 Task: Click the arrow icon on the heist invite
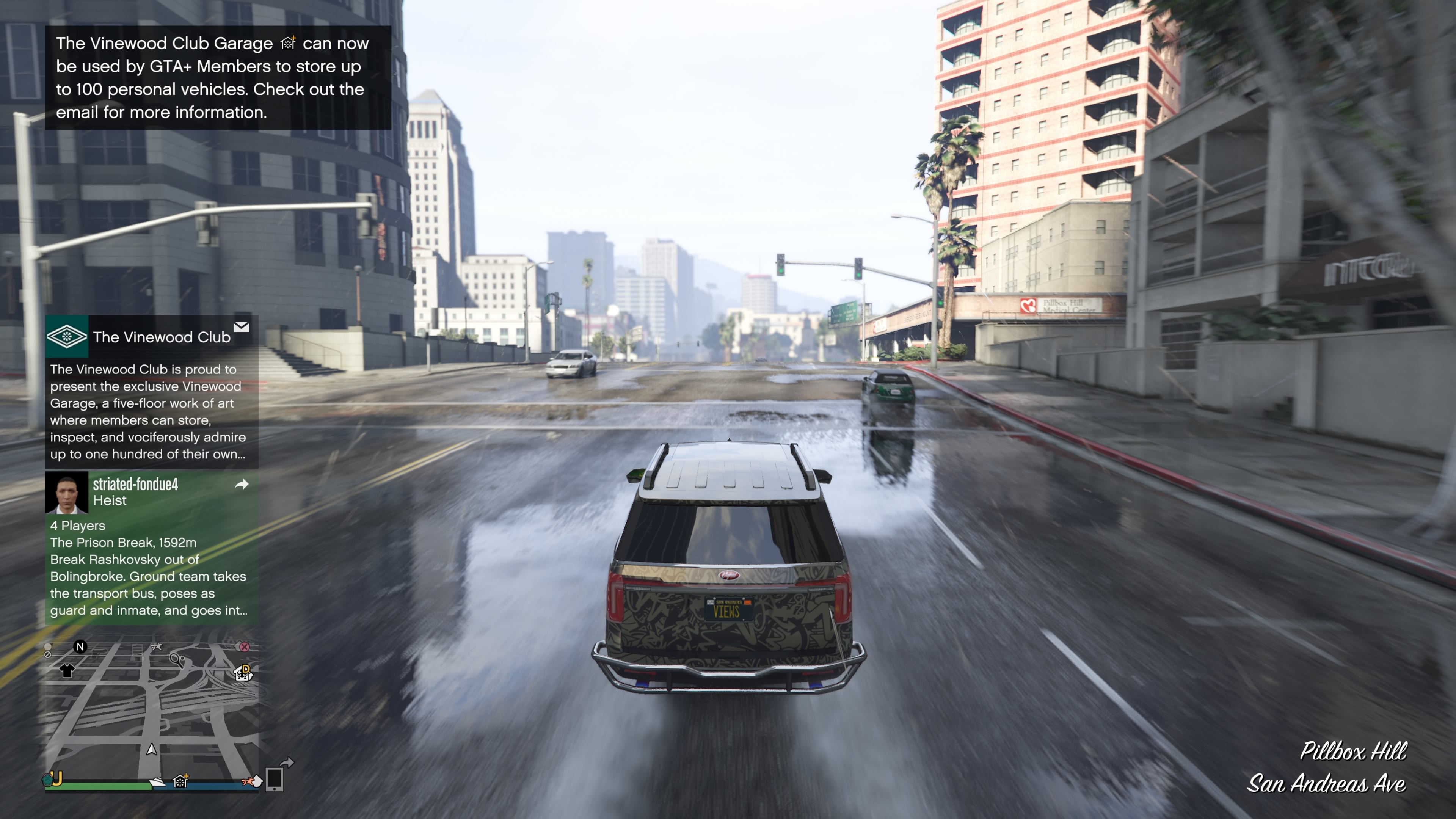(242, 484)
